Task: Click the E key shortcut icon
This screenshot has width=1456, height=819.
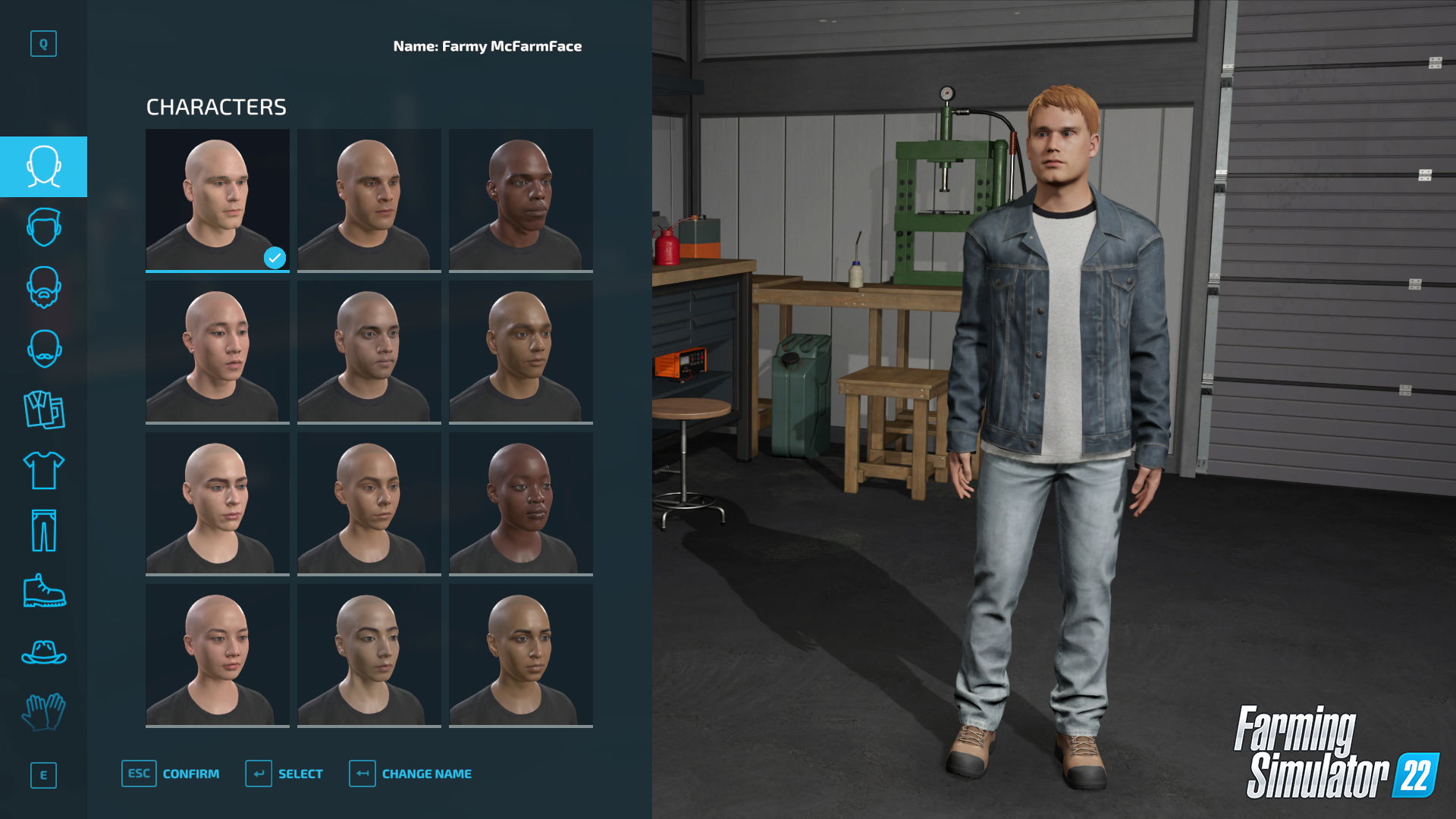Action: (x=43, y=775)
